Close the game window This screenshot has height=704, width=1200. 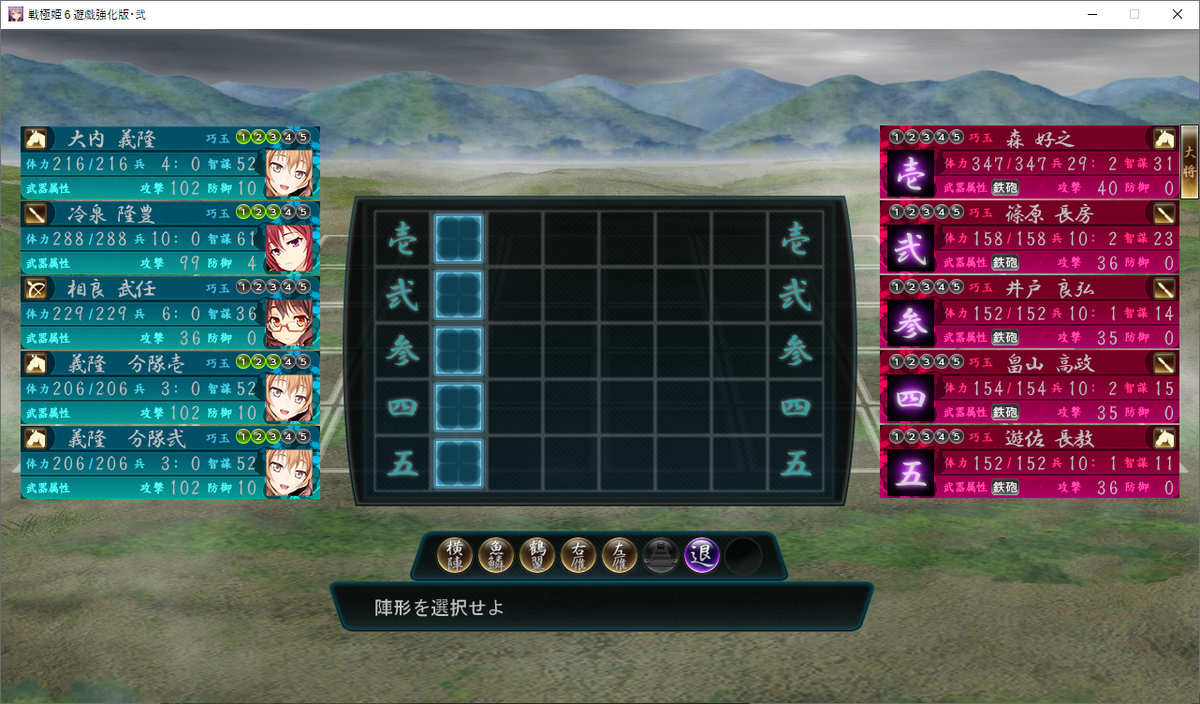pyautogui.click(x=1176, y=14)
